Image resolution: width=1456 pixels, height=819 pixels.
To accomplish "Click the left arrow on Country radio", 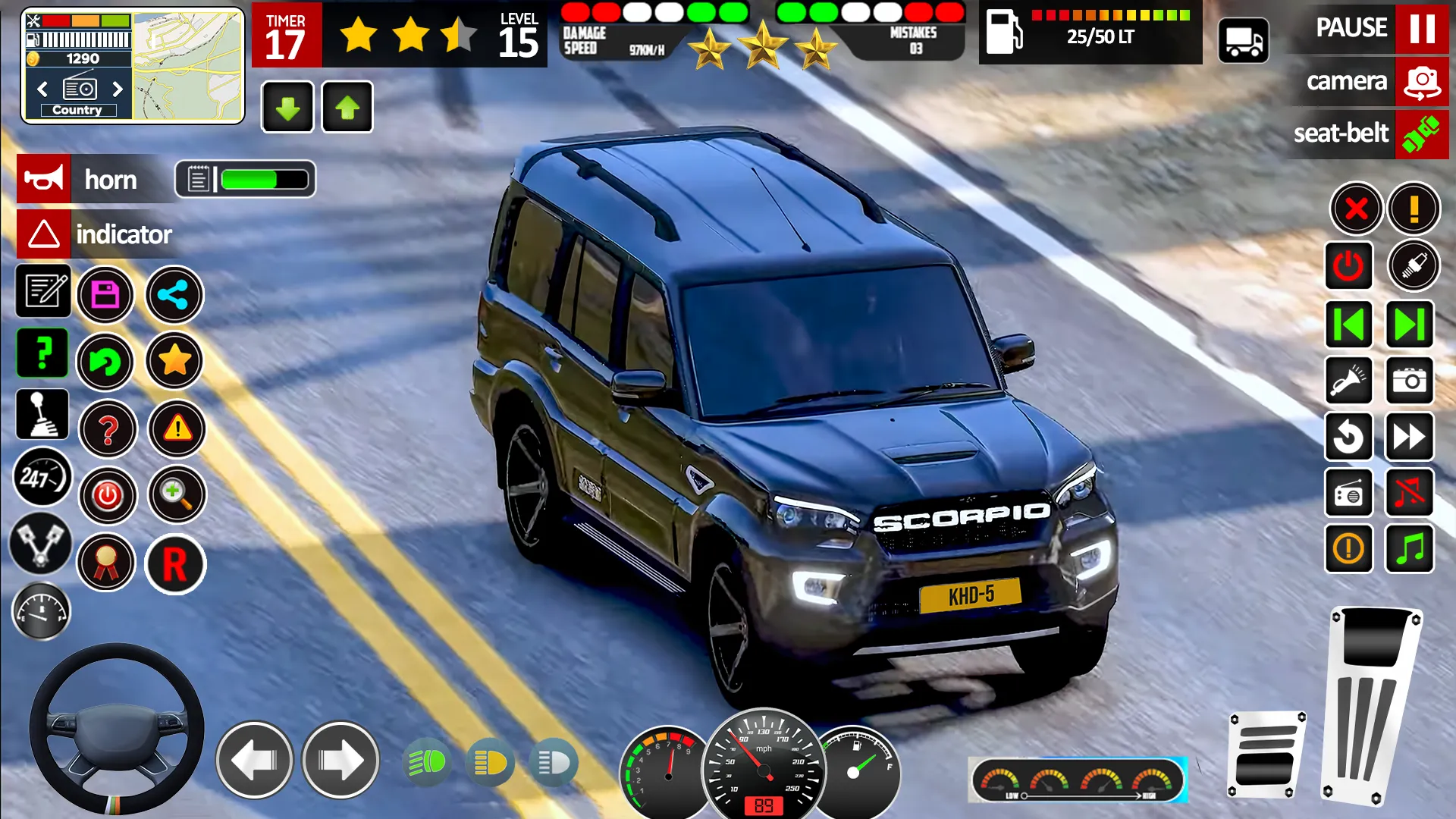I will [x=42, y=89].
